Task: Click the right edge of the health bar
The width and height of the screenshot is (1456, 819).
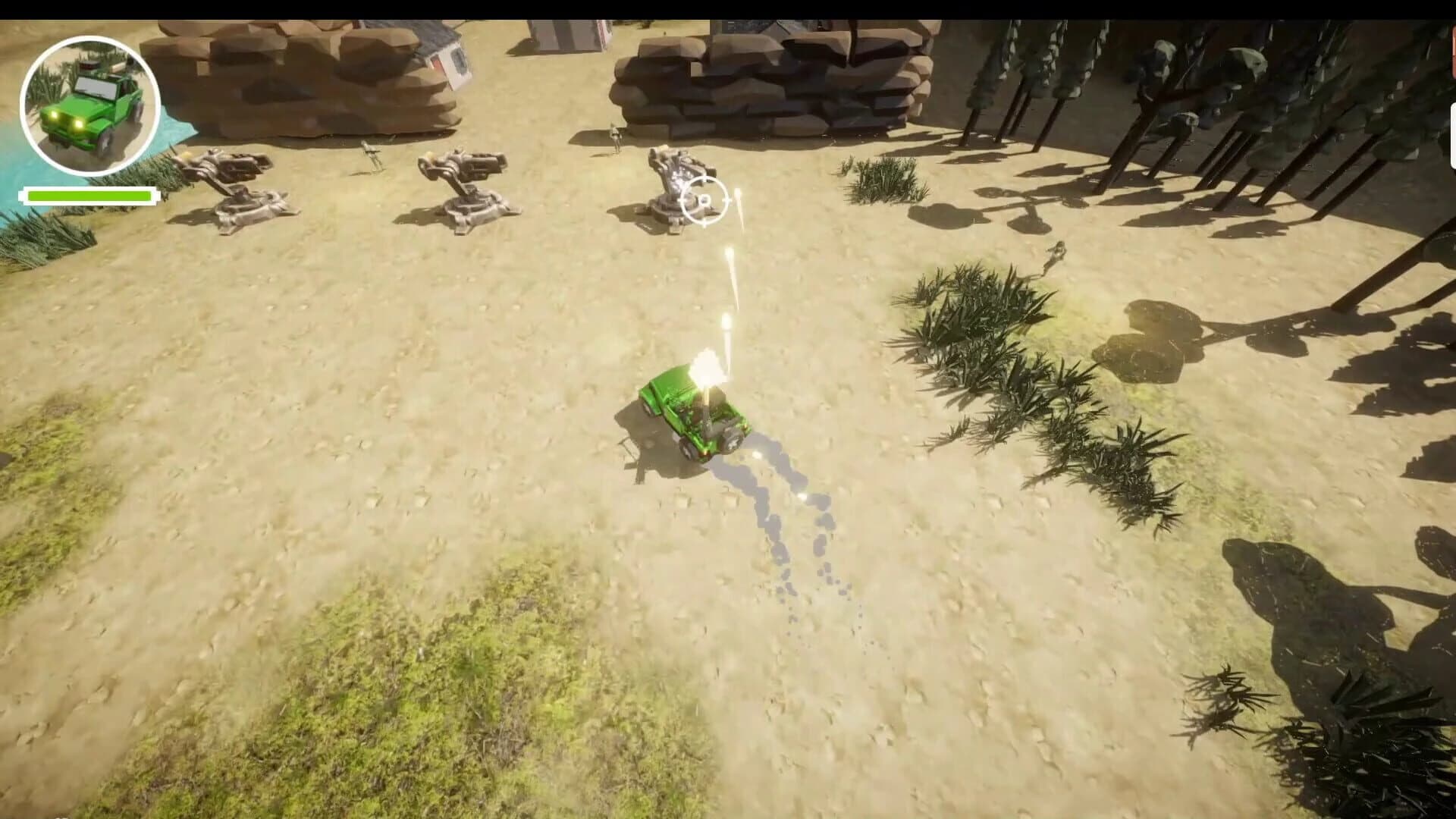Action: click(x=149, y=195)
